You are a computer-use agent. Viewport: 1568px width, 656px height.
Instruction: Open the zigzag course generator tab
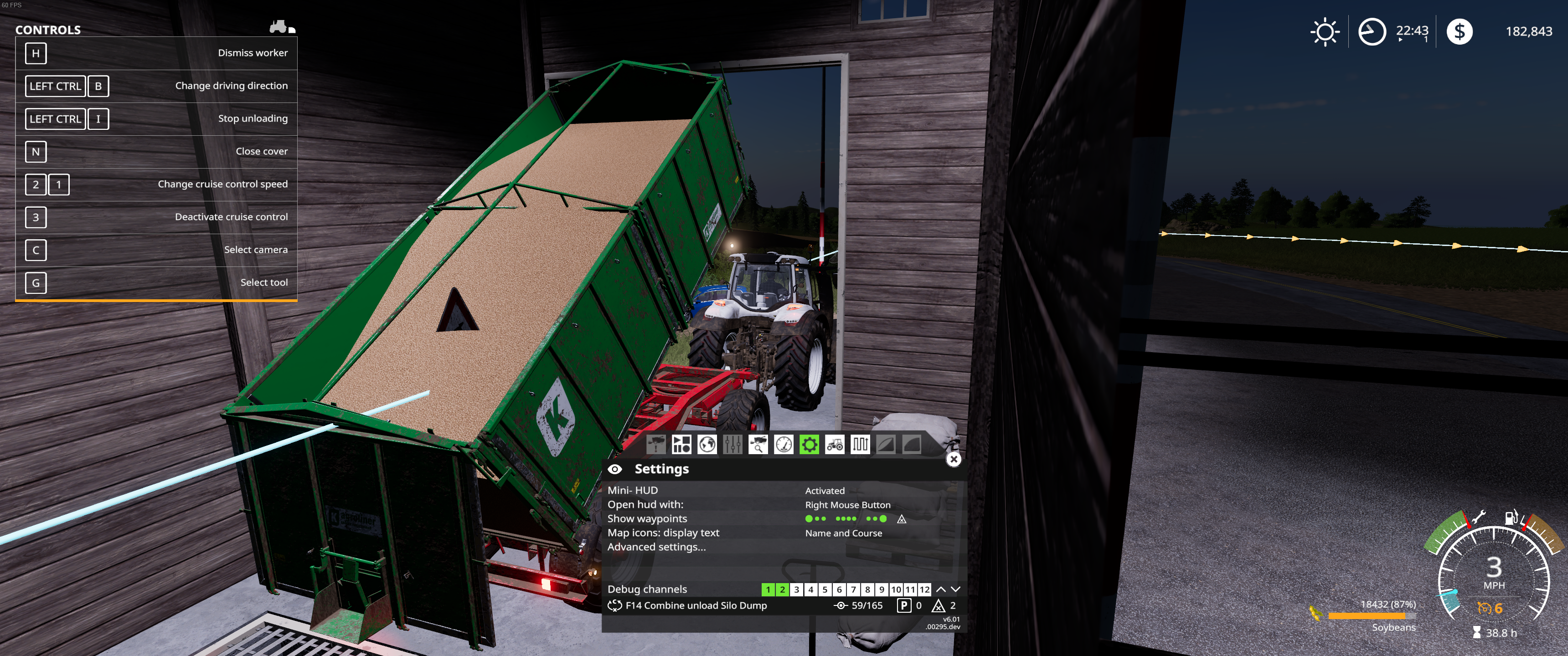pyautogui.click(x=860, y=445)
